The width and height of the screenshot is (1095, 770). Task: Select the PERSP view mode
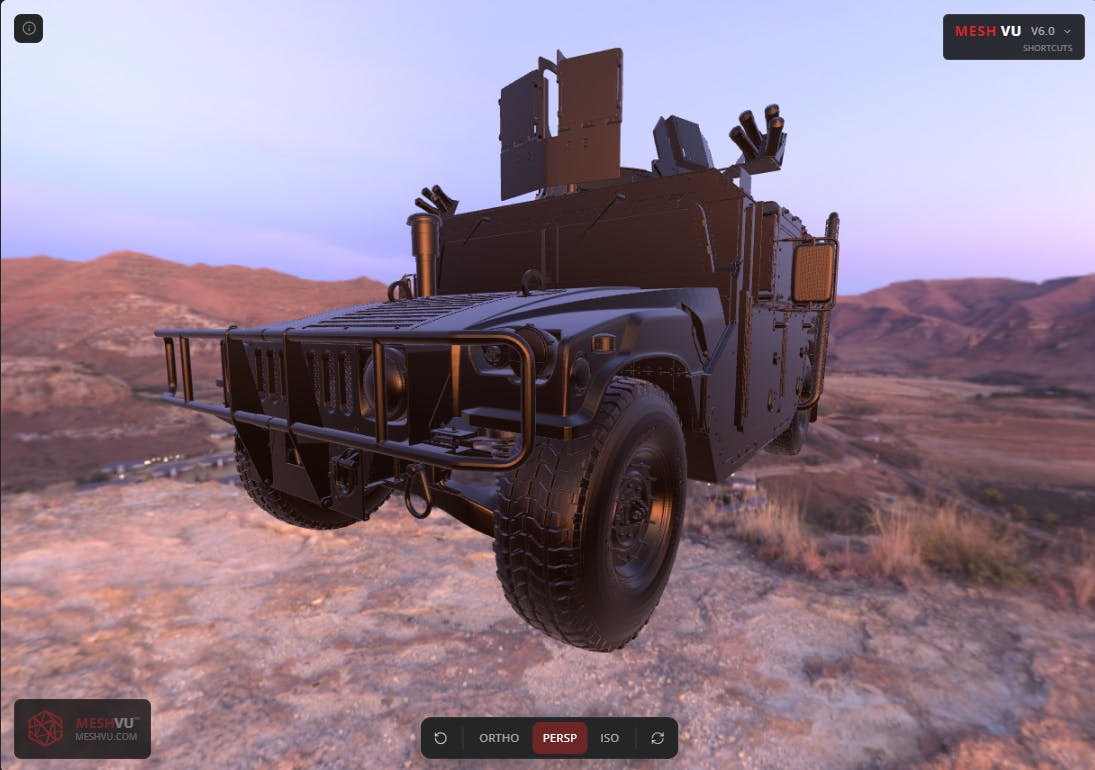560,738
